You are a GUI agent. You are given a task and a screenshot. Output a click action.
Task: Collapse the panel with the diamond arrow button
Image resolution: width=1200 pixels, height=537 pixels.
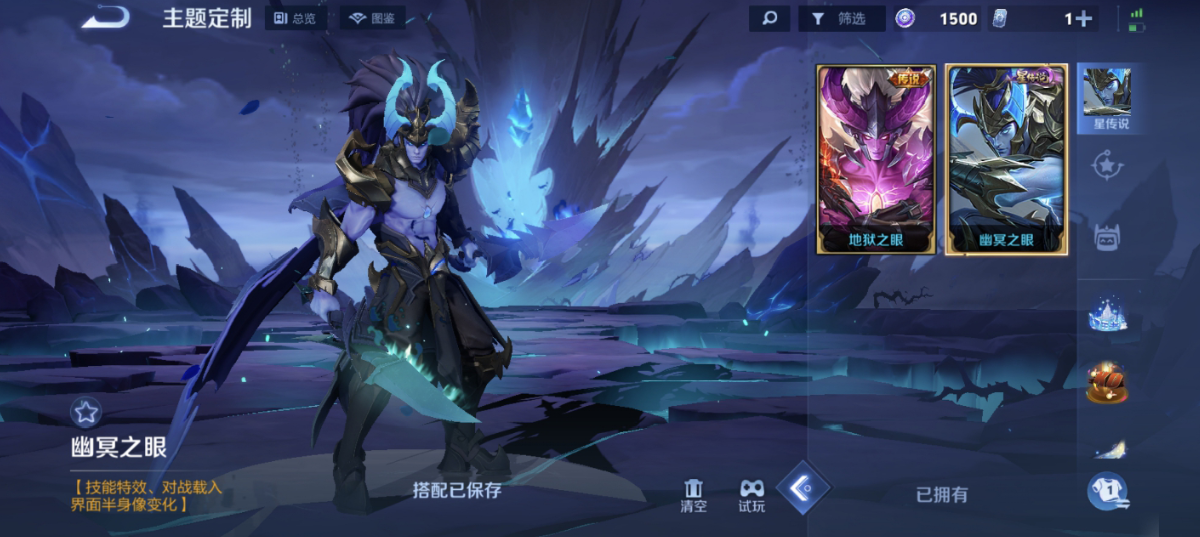point(804,487)
